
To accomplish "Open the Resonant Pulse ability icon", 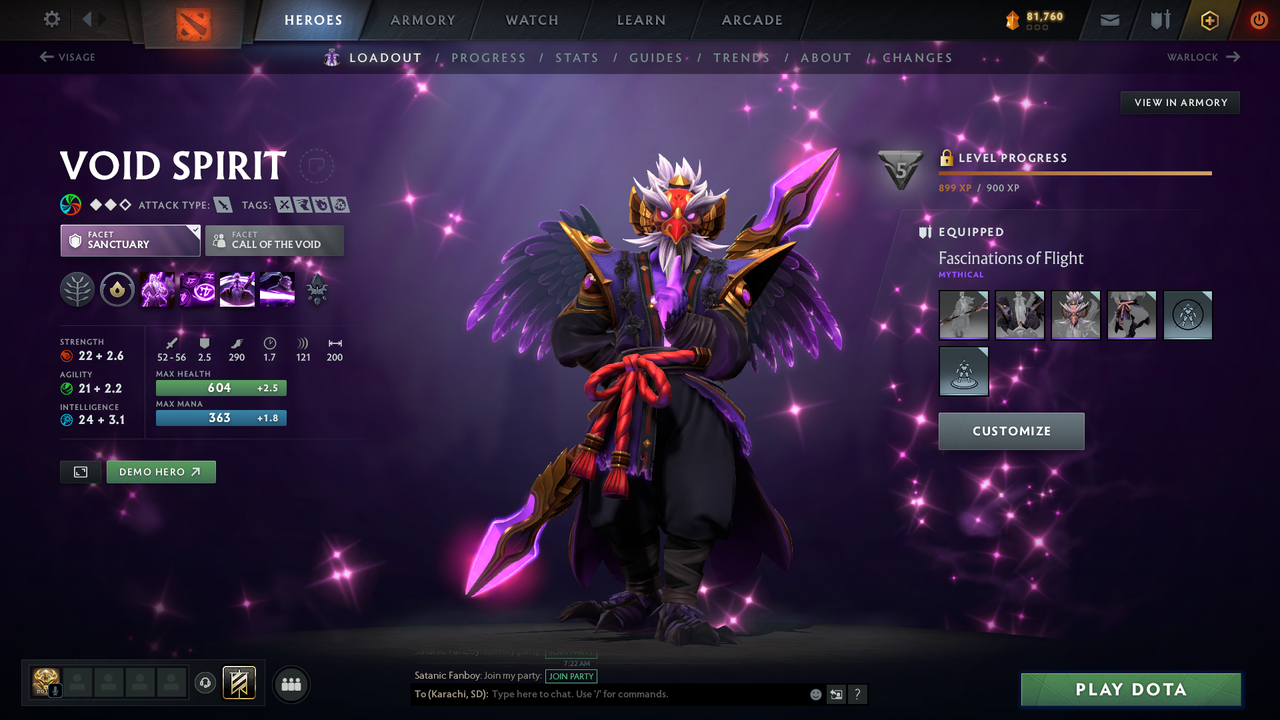I will (237, 289).
